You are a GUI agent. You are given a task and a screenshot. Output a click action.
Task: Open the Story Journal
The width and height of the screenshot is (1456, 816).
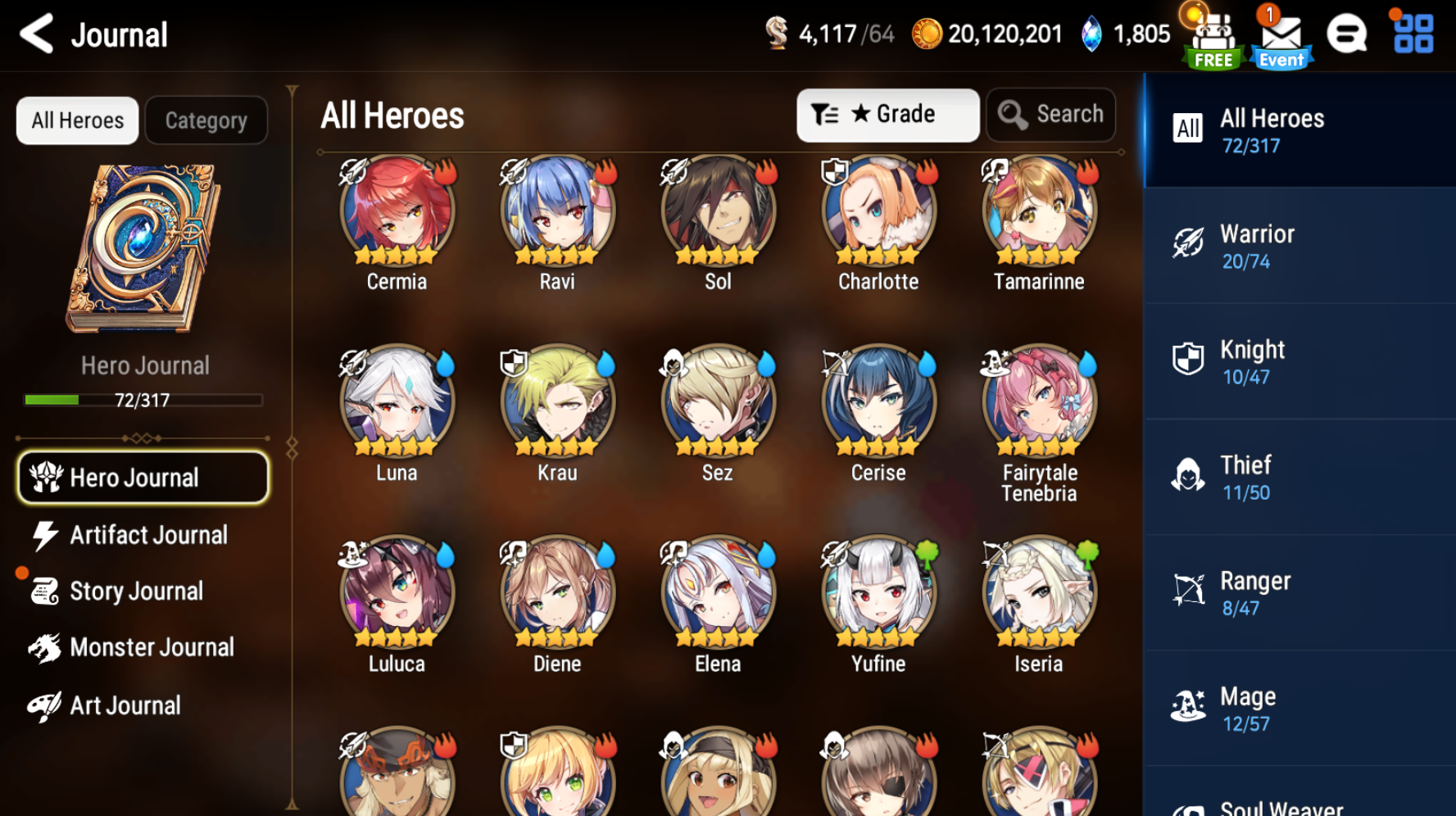(x=135, y=591)
